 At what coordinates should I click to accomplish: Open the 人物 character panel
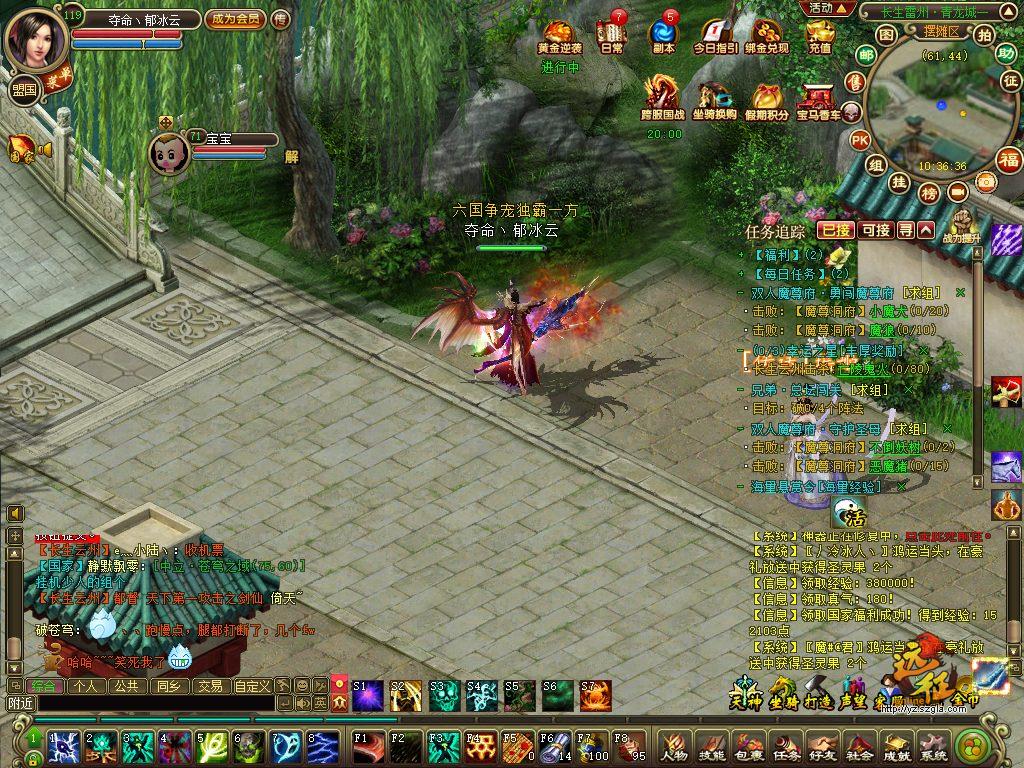(x=675, y=746)
